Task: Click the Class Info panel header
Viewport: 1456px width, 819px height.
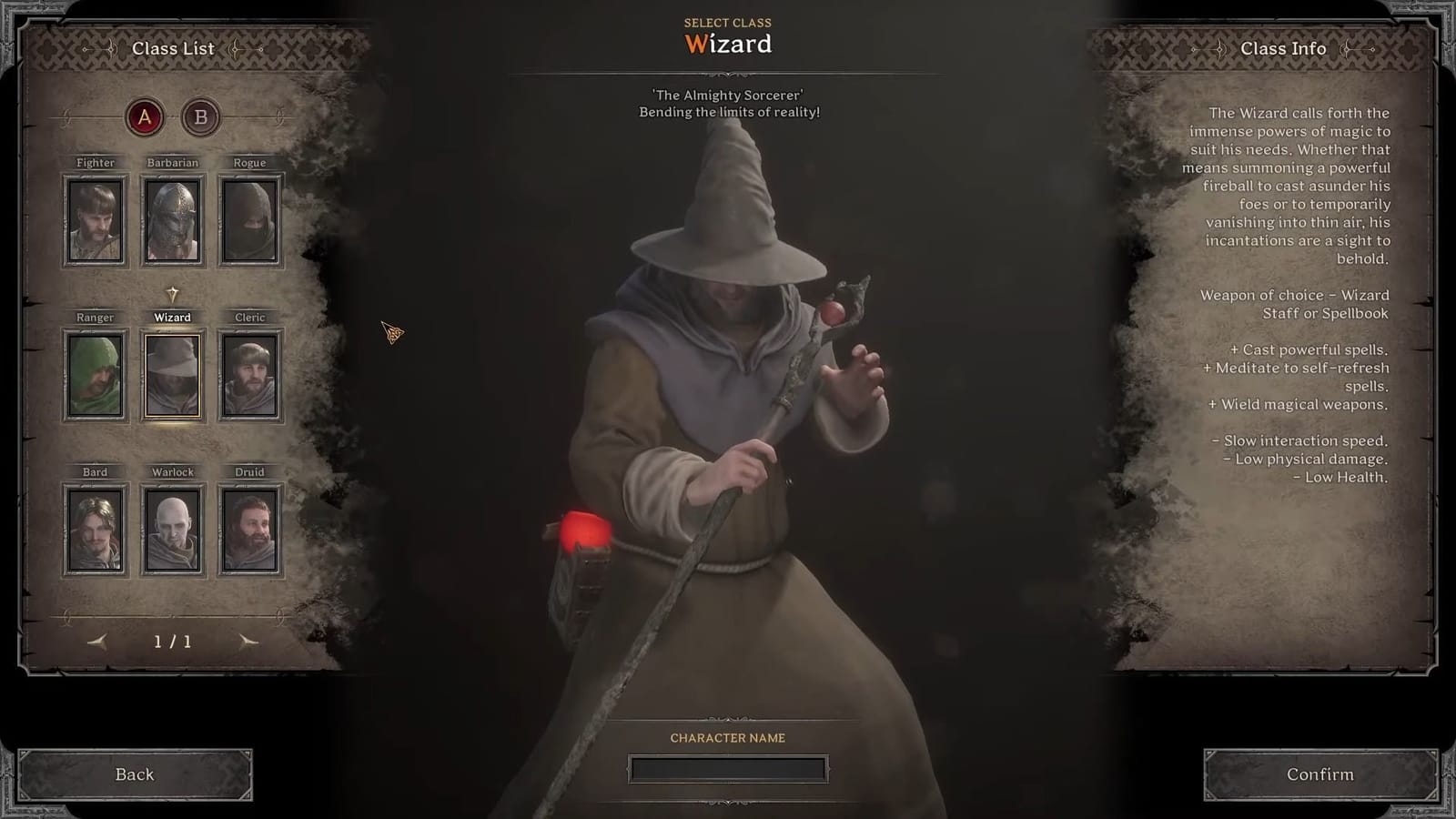Action: coord(1284,48)
